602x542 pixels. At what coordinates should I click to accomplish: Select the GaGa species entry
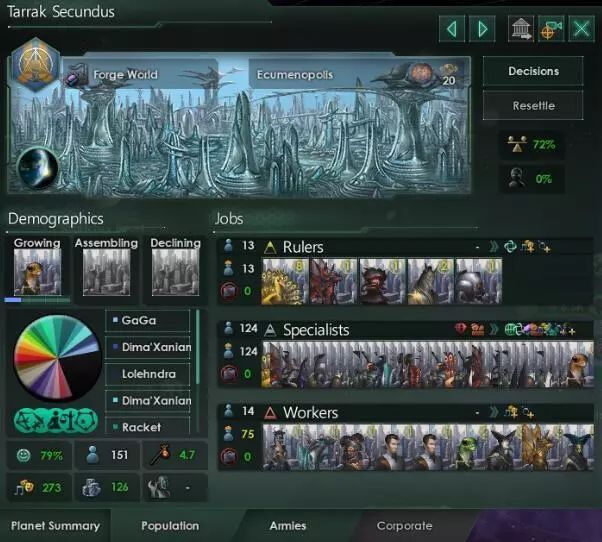[x=148, y=321]
